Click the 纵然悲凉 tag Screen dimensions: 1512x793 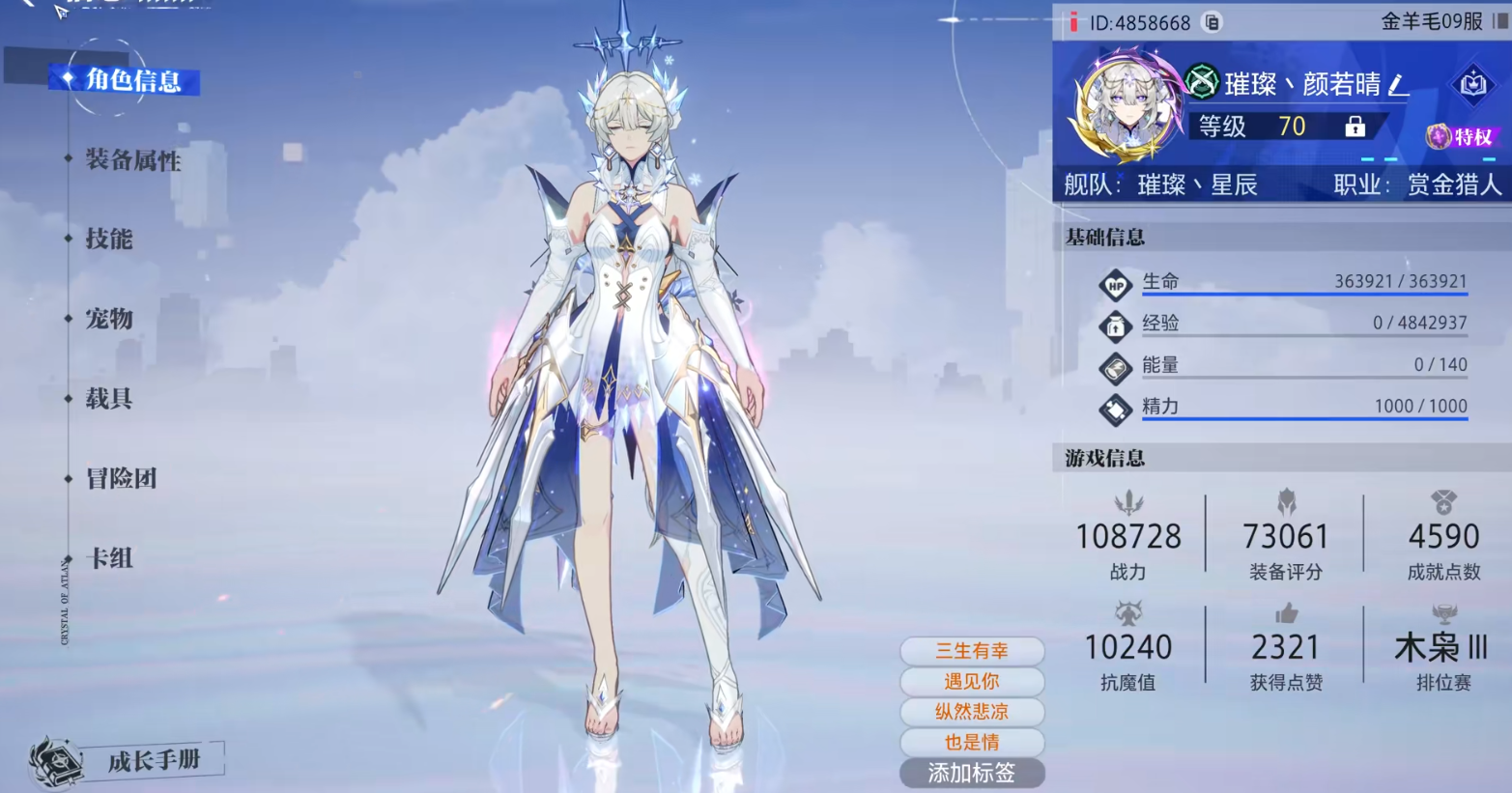click(x=972, y=712)
